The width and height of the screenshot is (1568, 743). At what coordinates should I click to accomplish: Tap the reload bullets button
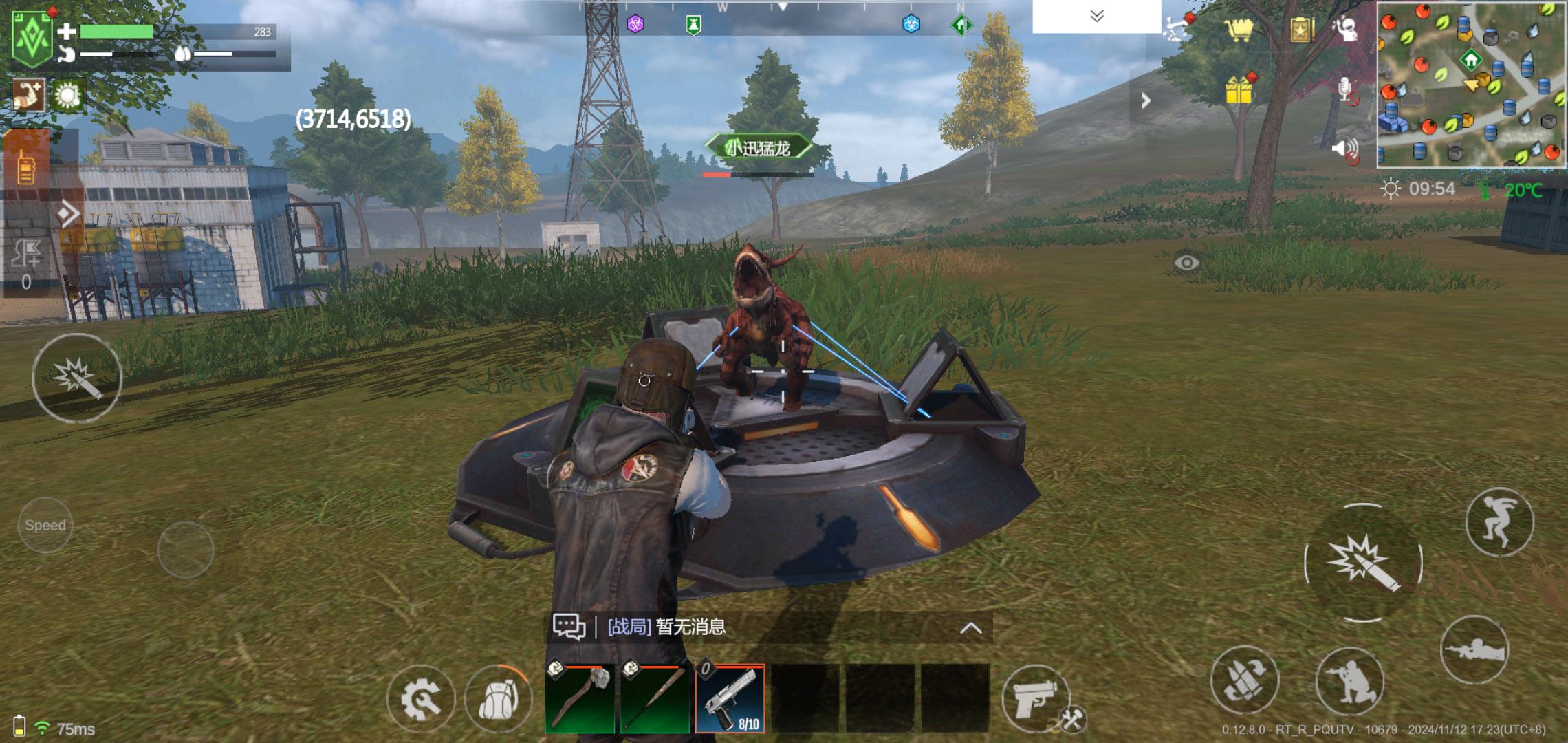tap(1244, 680)
